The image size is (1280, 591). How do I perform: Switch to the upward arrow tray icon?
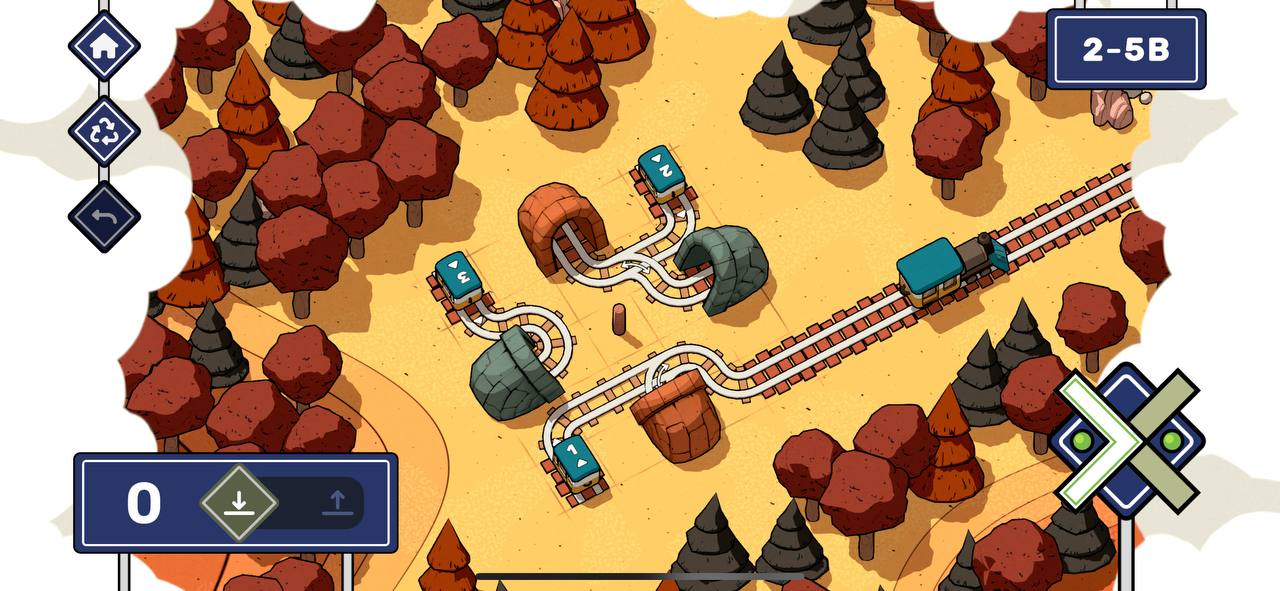tap(337, 502)
